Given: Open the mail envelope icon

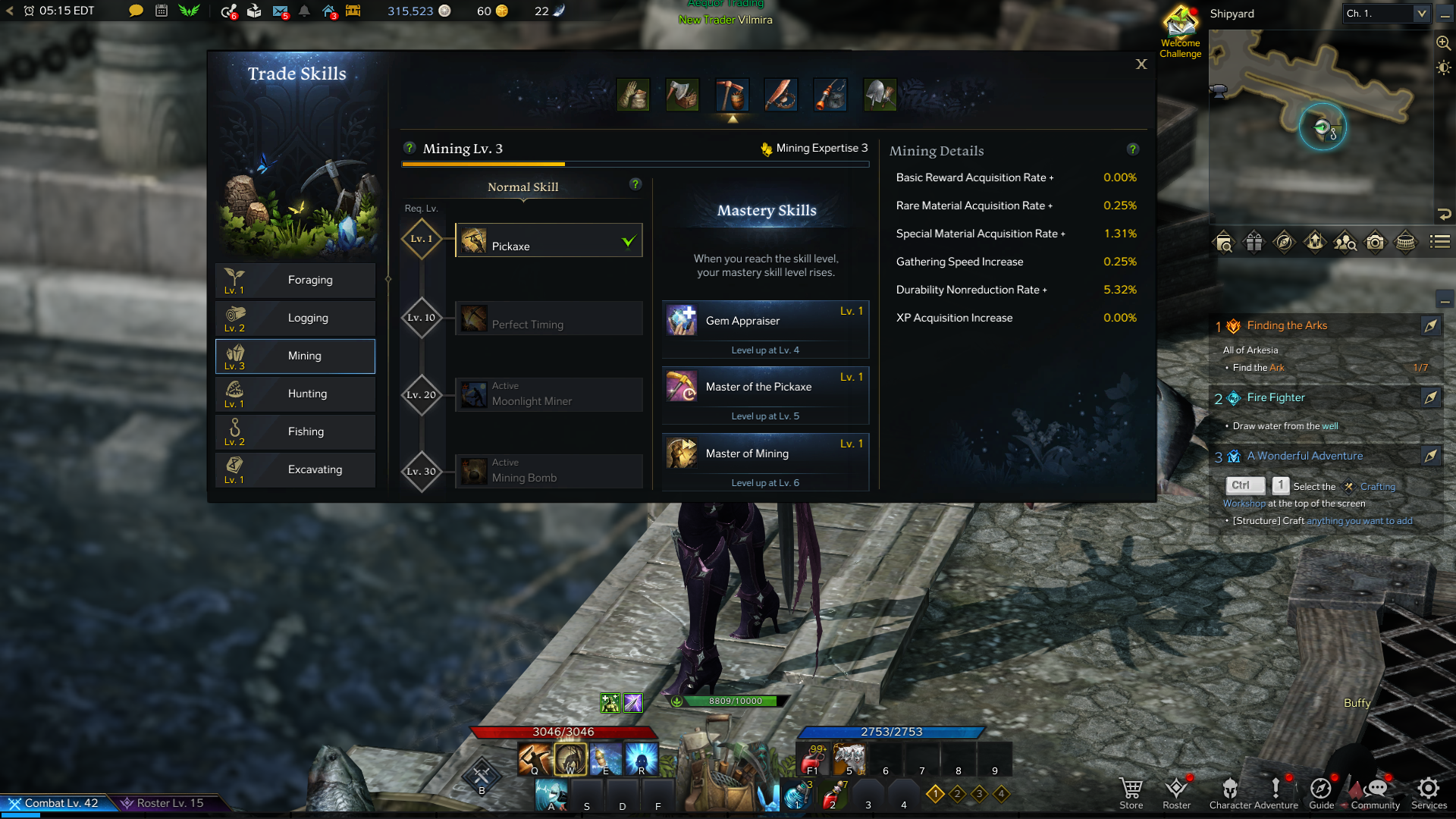Looking at the screenshot, I should pyautogui.click(x=280, y=11).
